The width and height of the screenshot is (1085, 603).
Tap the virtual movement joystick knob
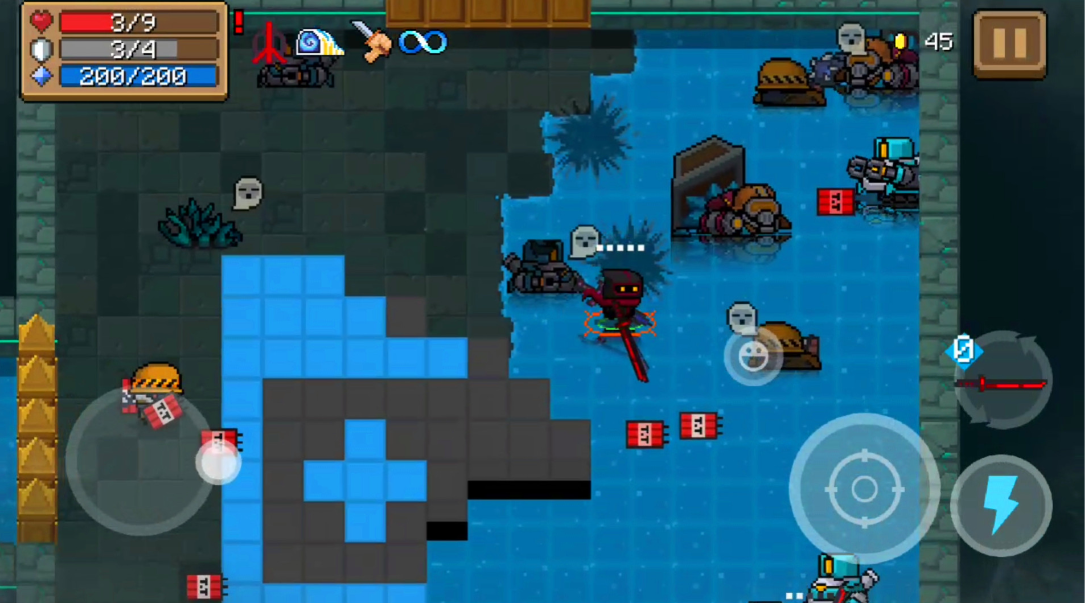point(218,462)
